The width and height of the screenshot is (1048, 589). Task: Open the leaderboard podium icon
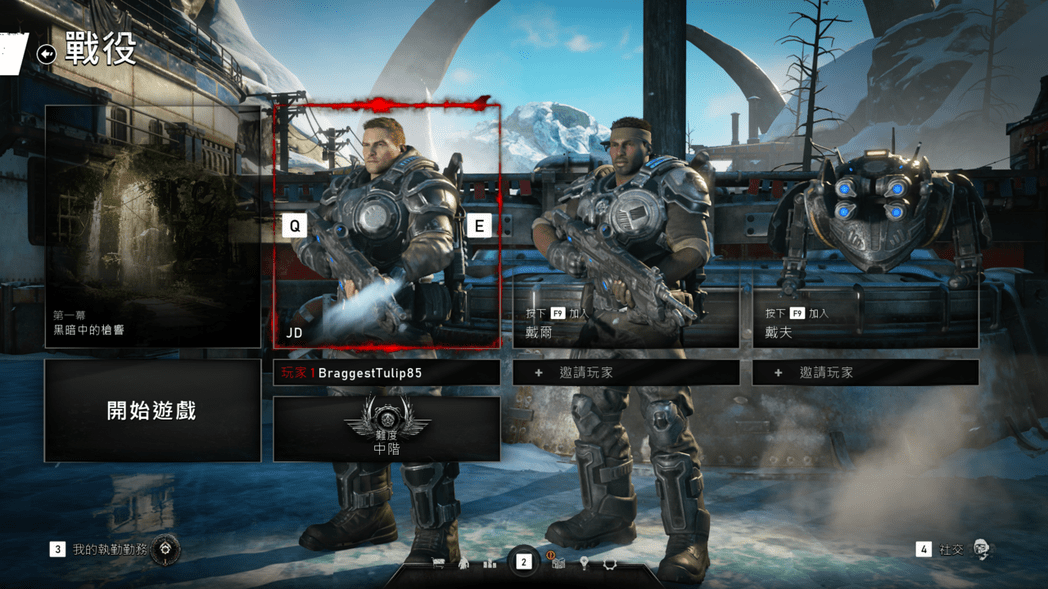coord(490,564)
